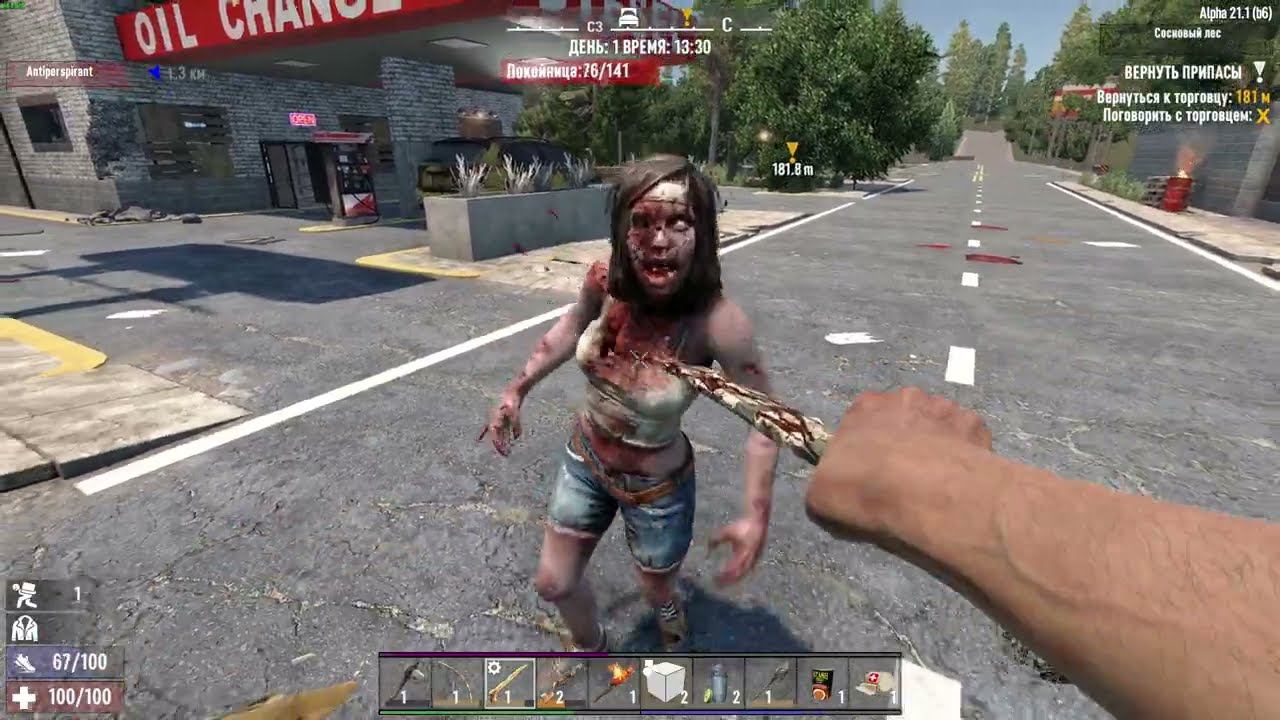Click the armor jacket icon in lower left
1280x720 pixels.
(27, 628)
